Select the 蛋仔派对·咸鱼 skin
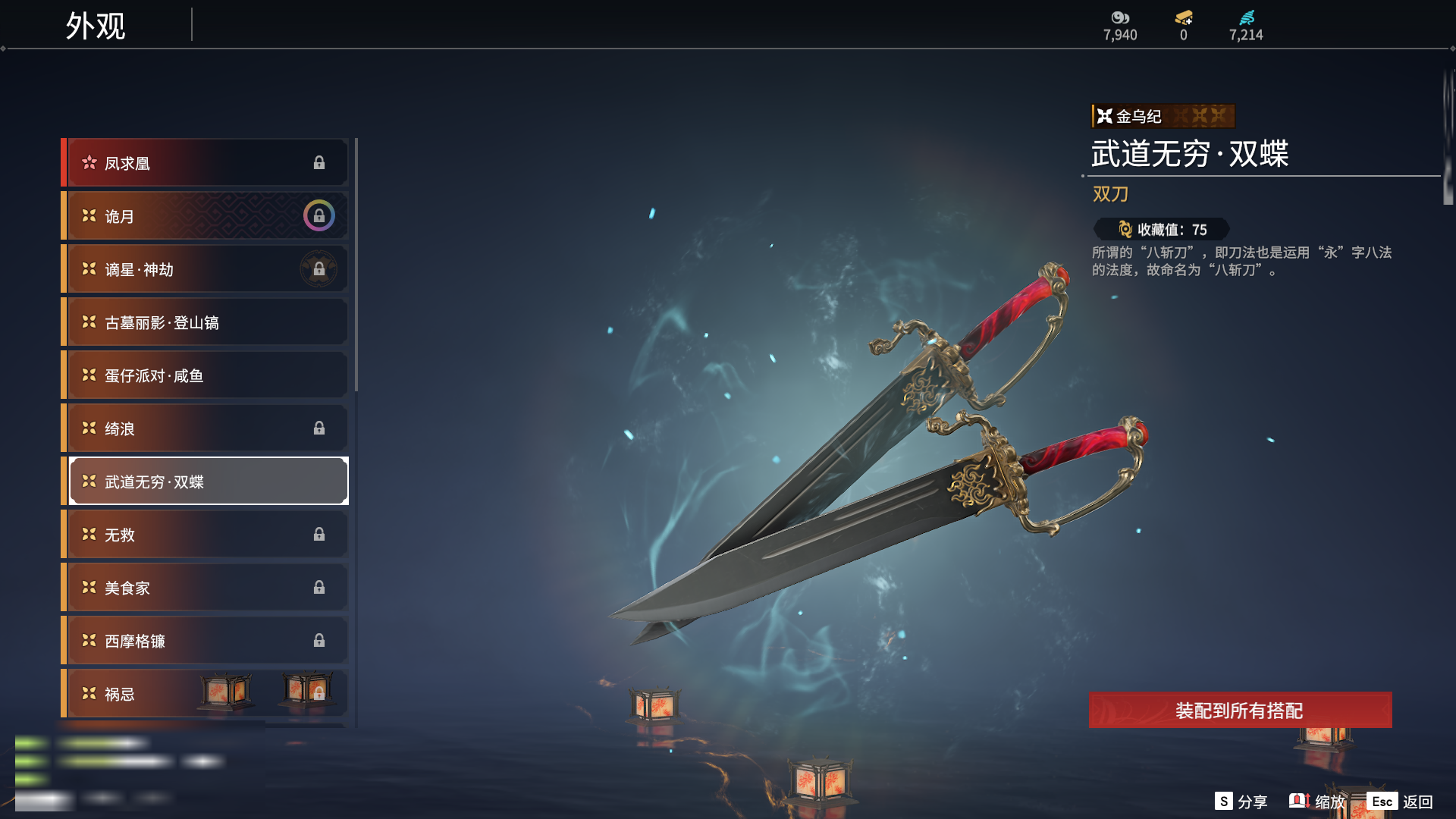The height and width of the screenshot is (819, 1456). [x=206, y=375]
